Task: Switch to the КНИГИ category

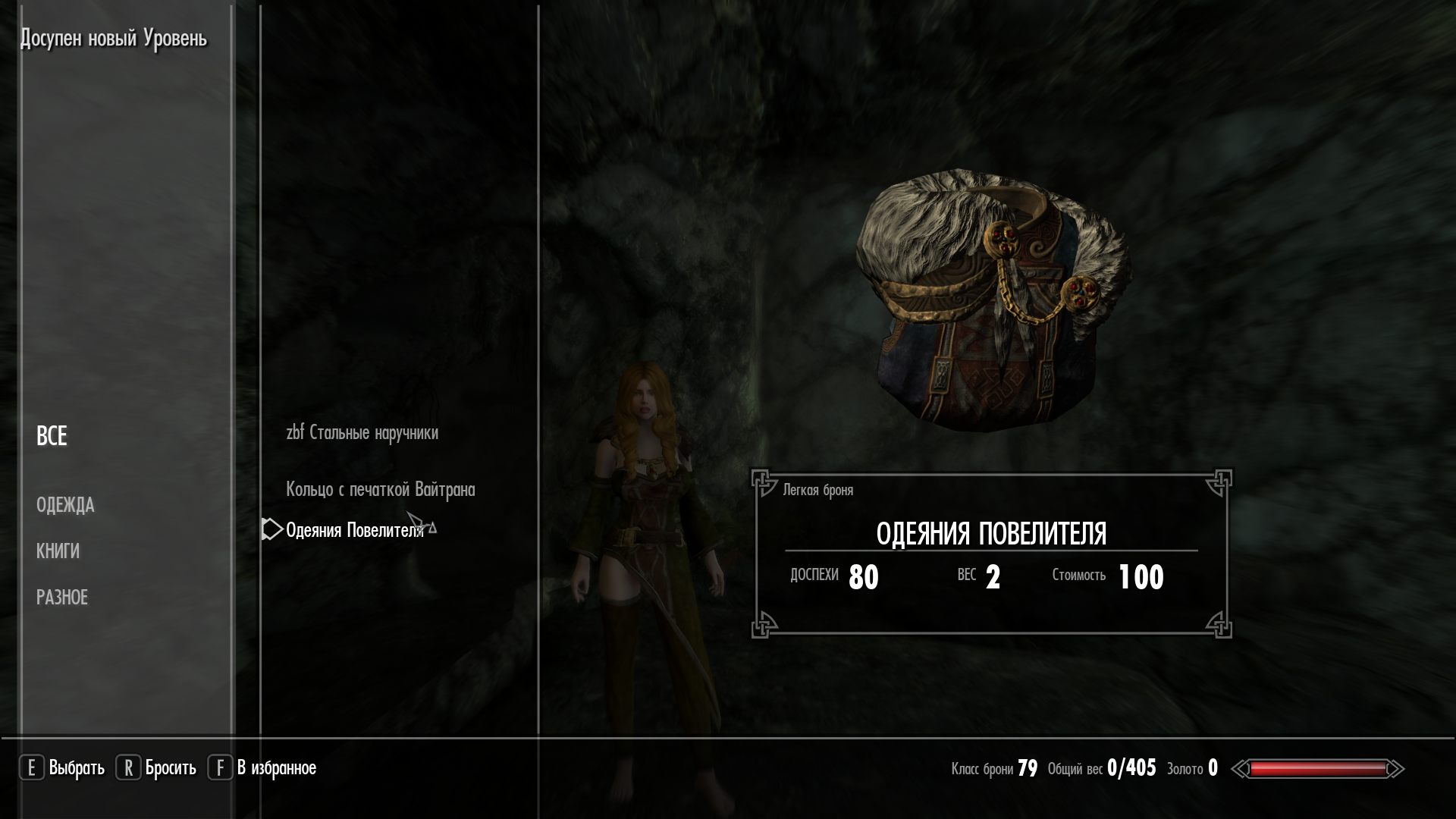Action: pyautogui.click(x=58, y=551)
